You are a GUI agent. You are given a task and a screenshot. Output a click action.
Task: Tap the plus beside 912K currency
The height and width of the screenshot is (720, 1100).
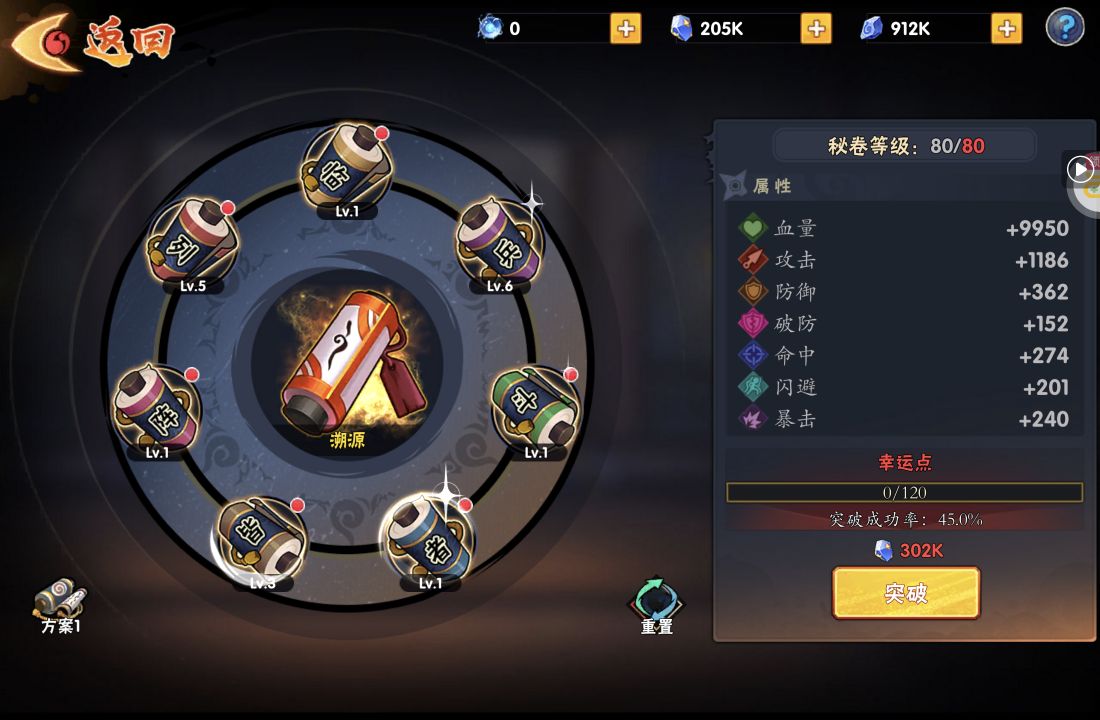(x=1006, y=28)
